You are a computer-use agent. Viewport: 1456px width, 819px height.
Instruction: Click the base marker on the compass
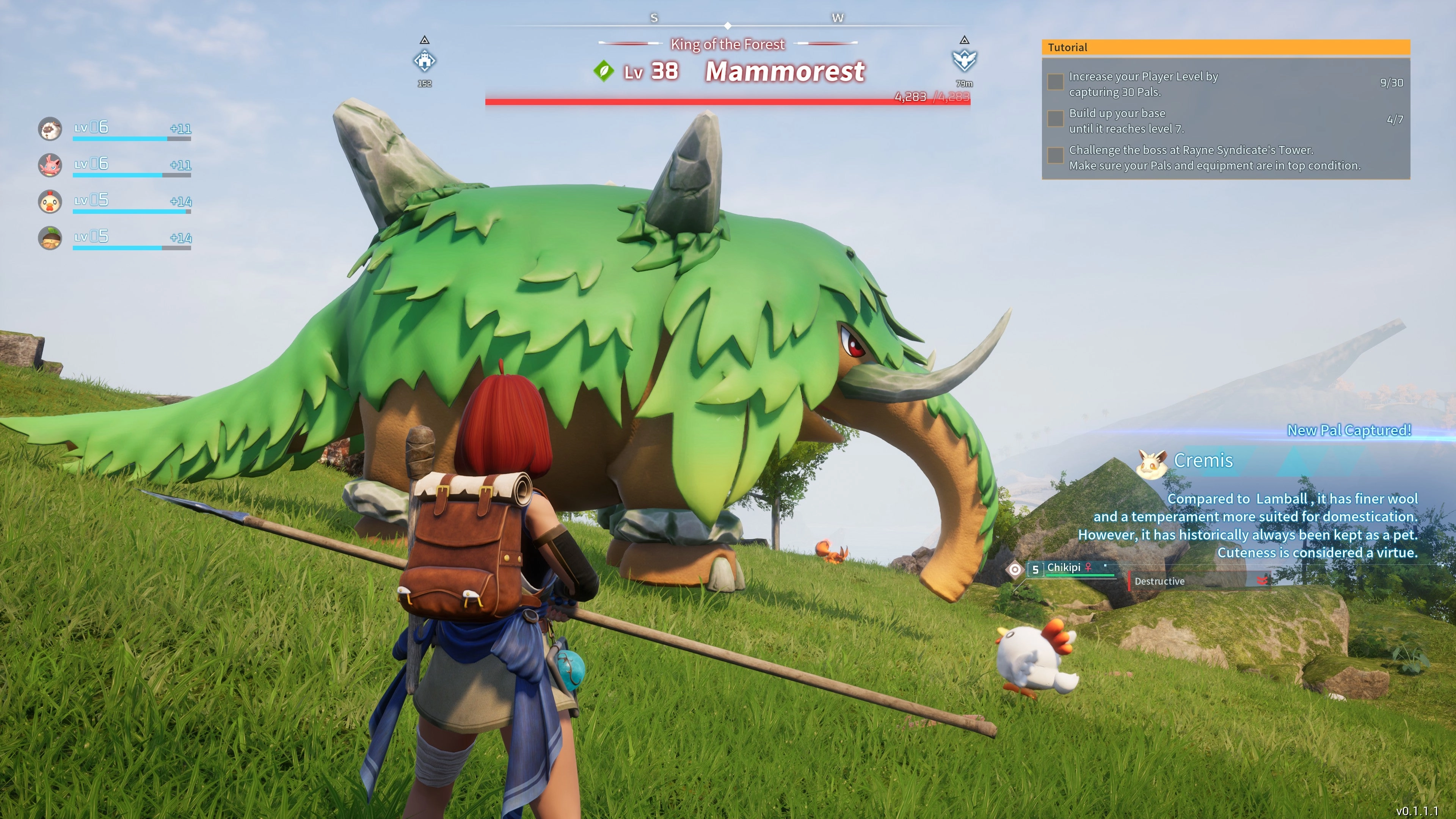425,61
